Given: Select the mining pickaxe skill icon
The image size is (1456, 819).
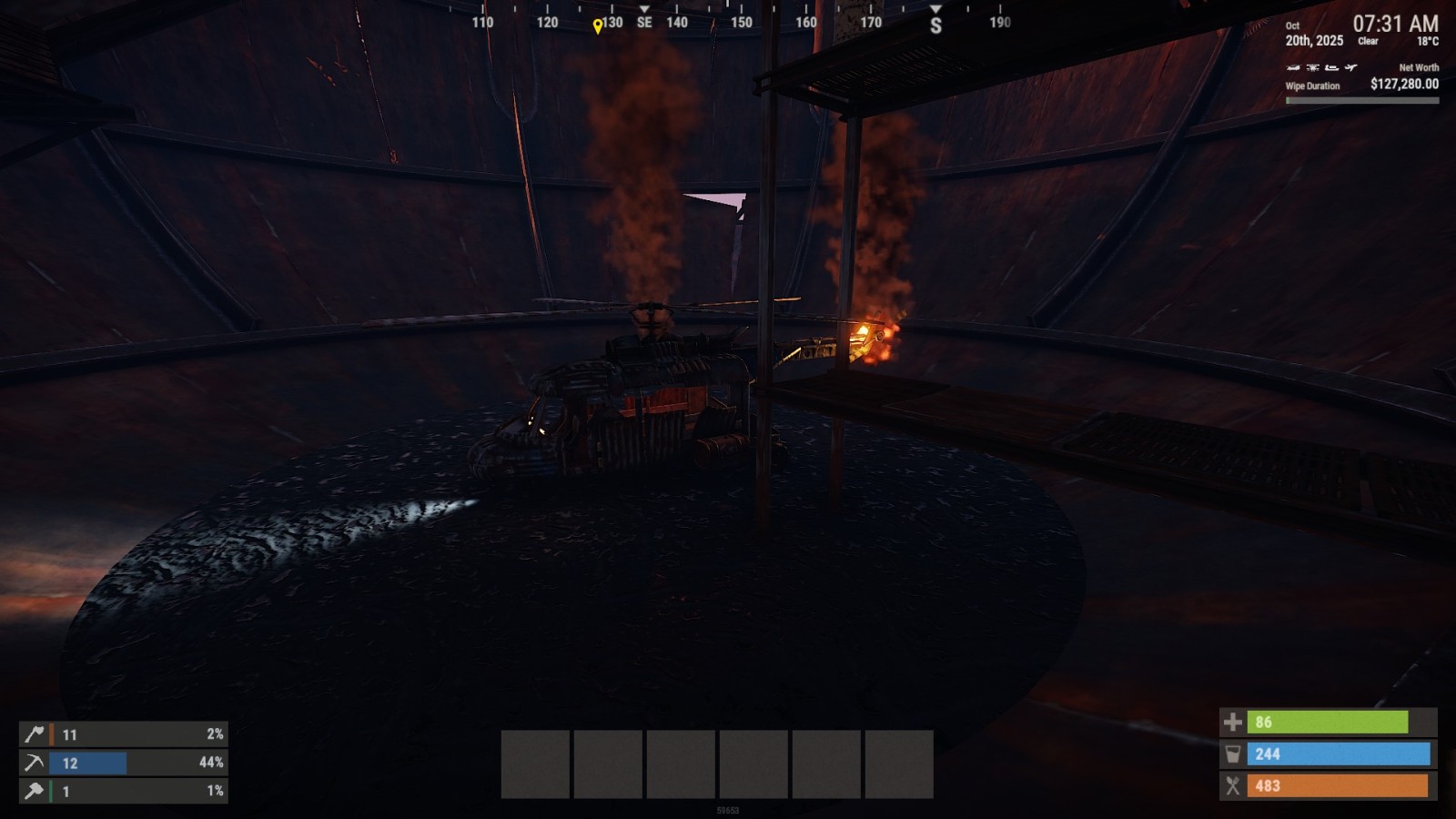Looking at the screenshot, I should tap(34, 763).
